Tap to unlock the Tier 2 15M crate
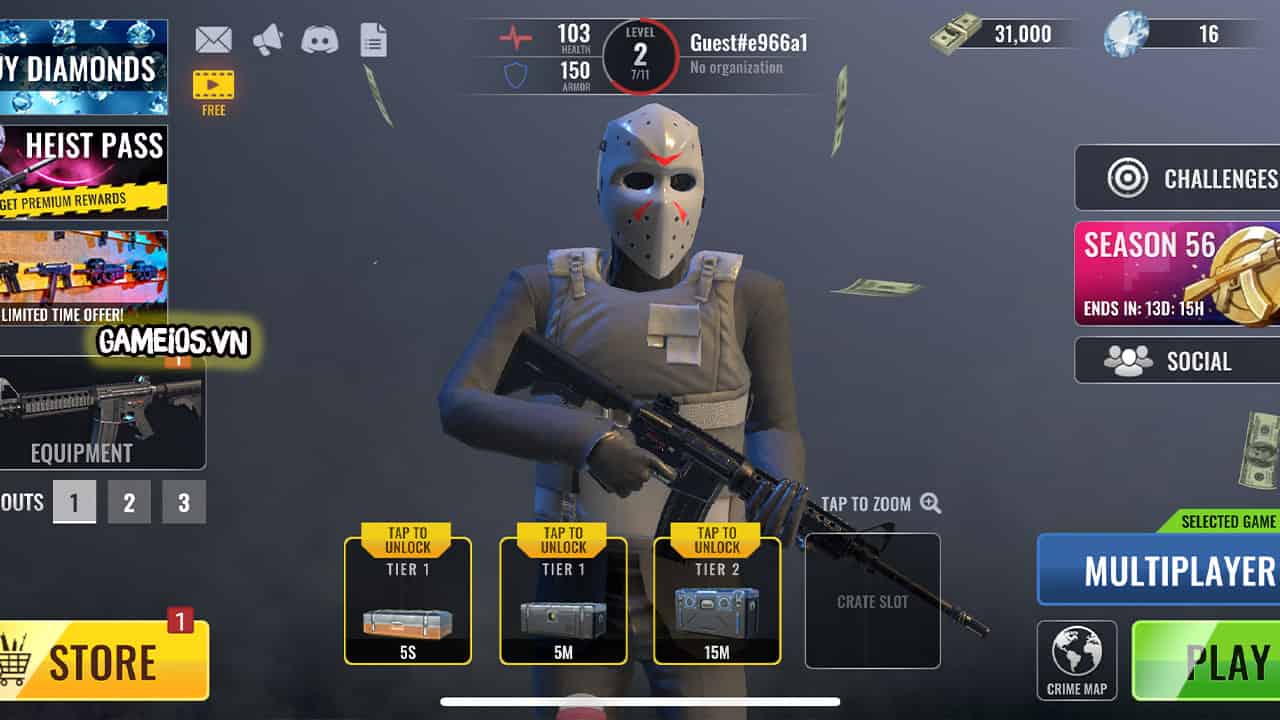 [717, 600]
